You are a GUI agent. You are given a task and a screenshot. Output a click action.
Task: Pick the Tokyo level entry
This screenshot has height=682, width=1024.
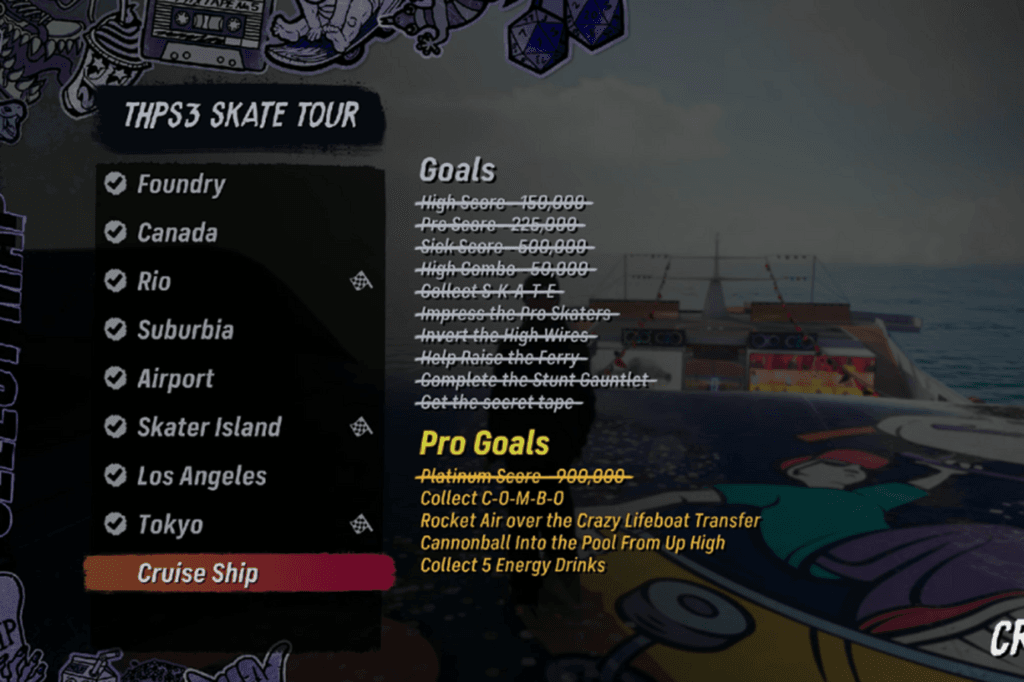[x=170, y=525]
